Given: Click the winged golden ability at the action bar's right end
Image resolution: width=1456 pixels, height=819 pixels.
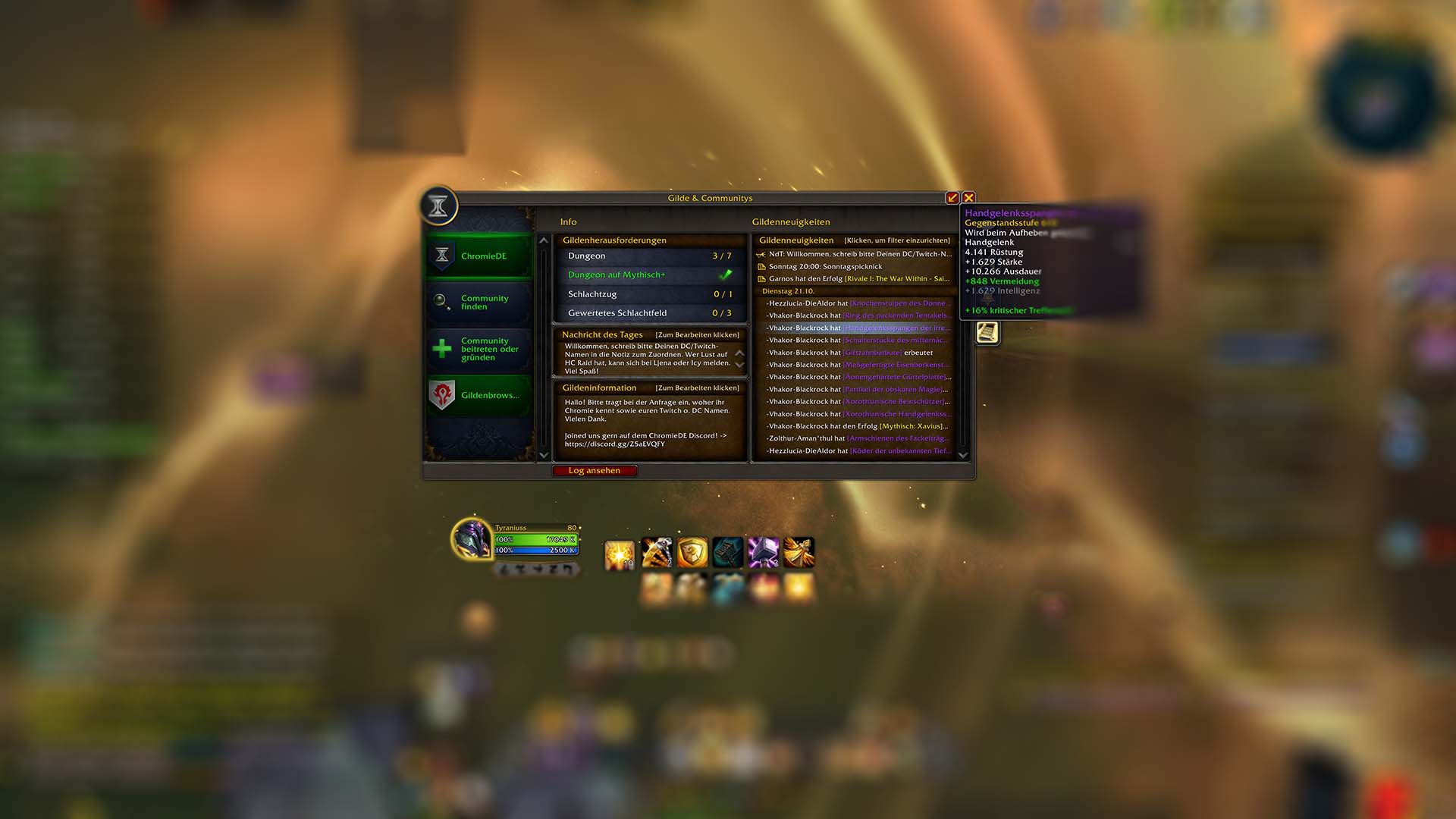Looking at the screenshot, I should 800,552.
